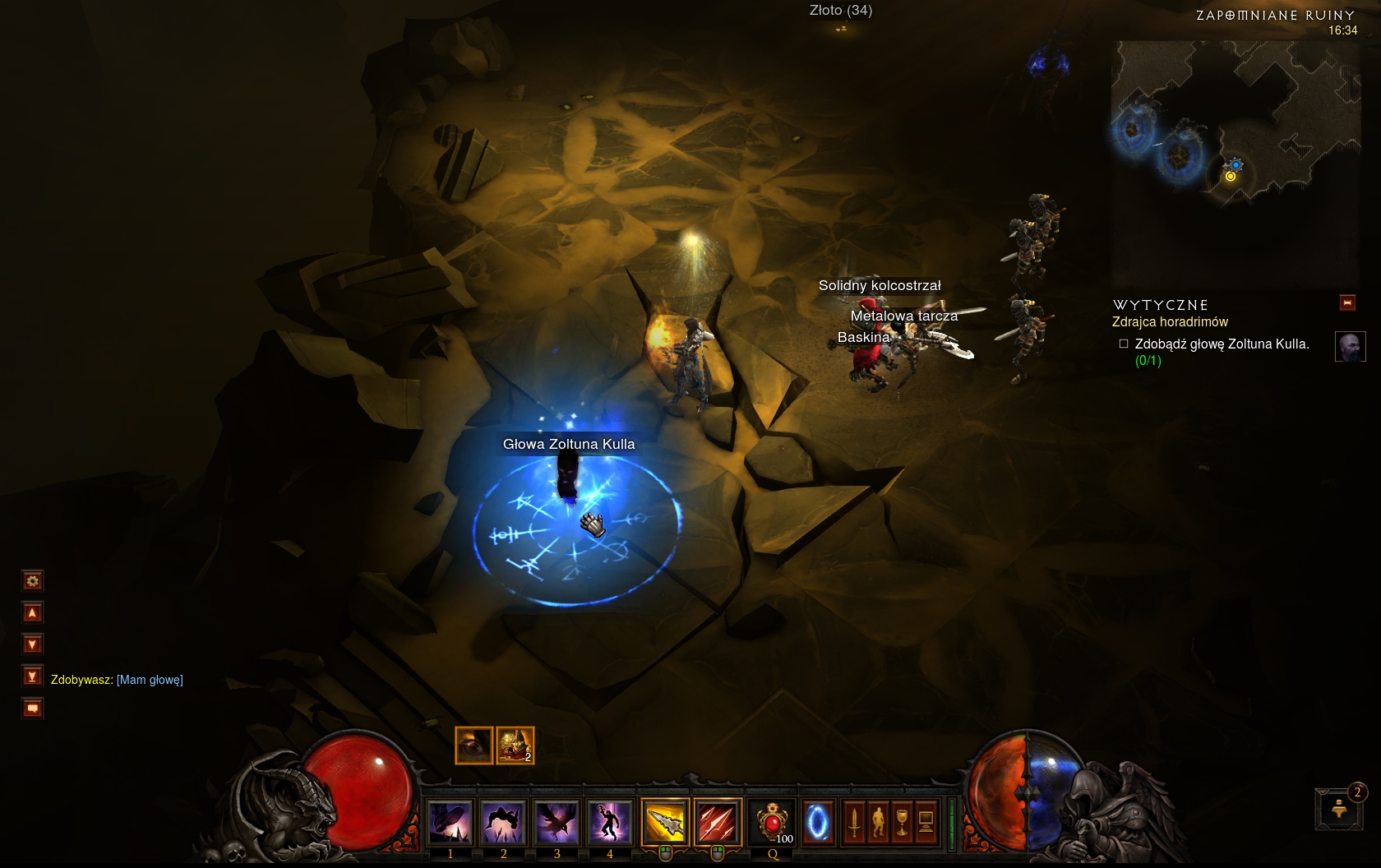The height and width of the screenshot is (868, 1381).
Task: Open chat settings gear button
Action: (32, 581)
